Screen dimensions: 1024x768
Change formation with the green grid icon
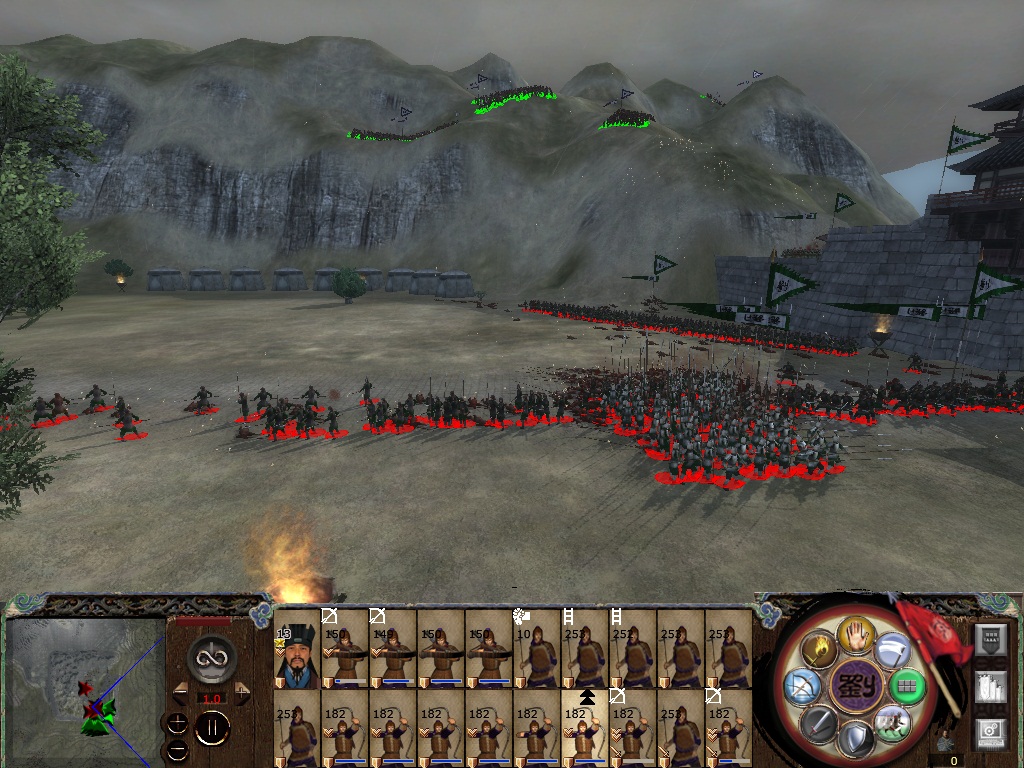tap(906, 687)
